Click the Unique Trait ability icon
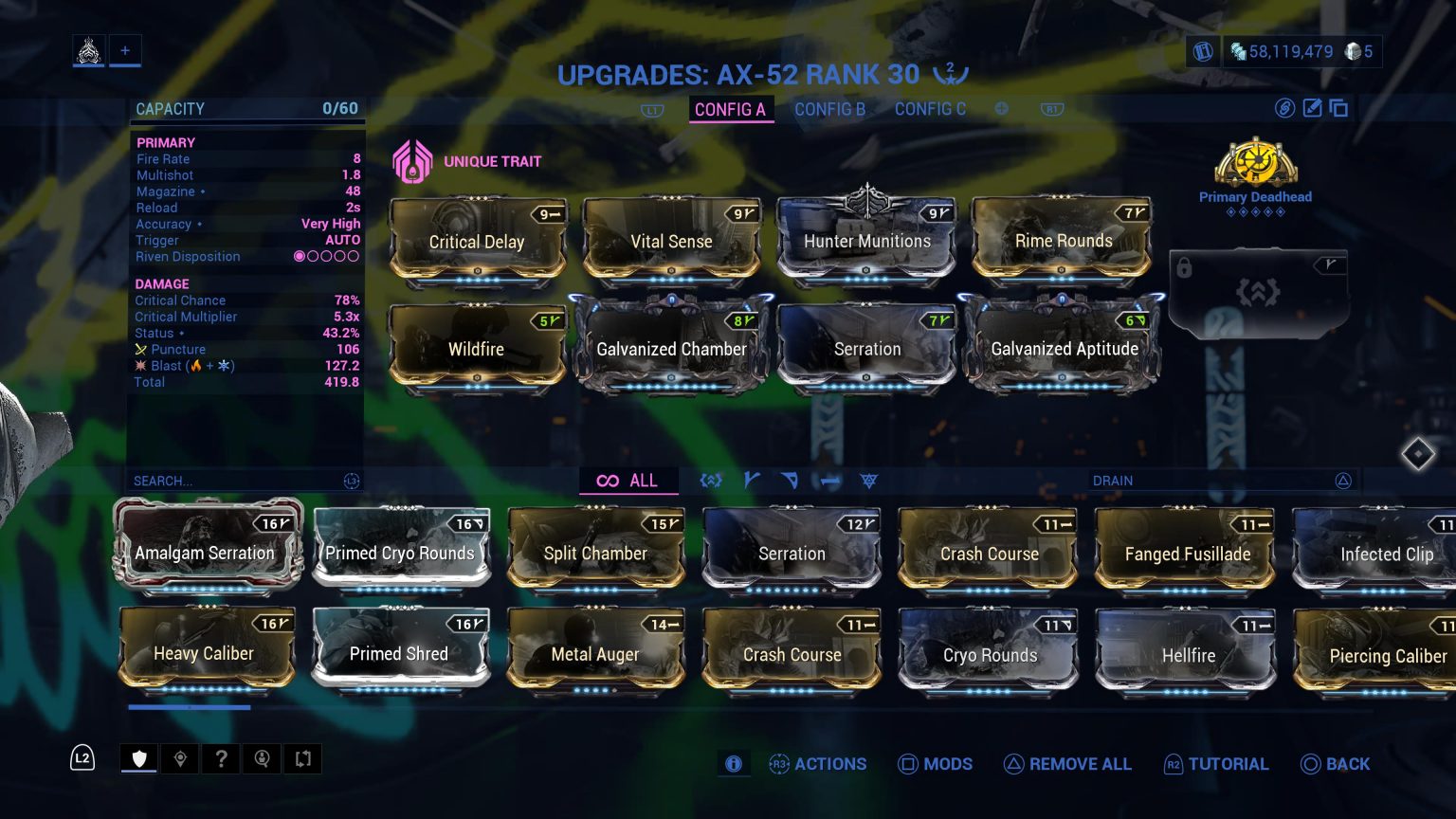The image size is (1456, 819). coord(412,160)
